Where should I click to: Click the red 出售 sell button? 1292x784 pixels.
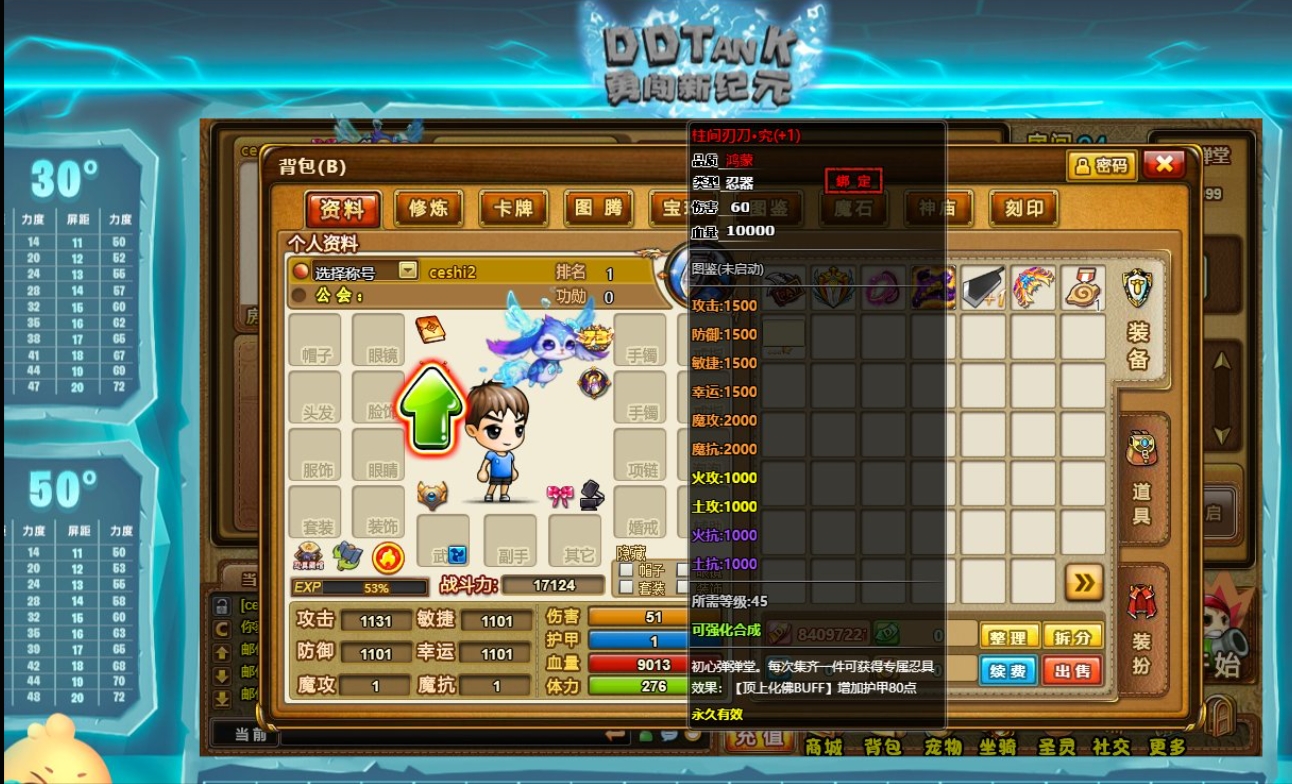[x=1072, y=669]
